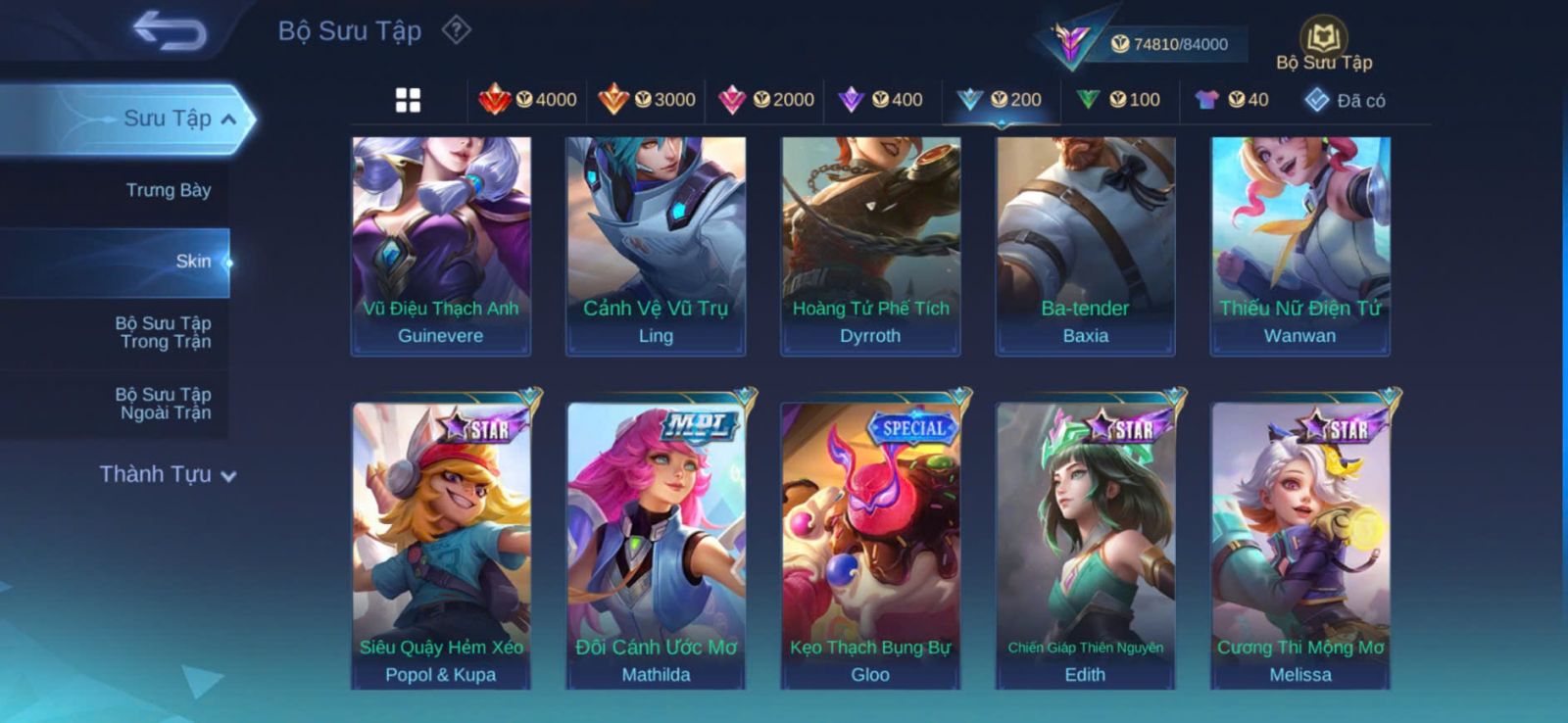Choose the 400 points tier tab

(x=882, y=100)
